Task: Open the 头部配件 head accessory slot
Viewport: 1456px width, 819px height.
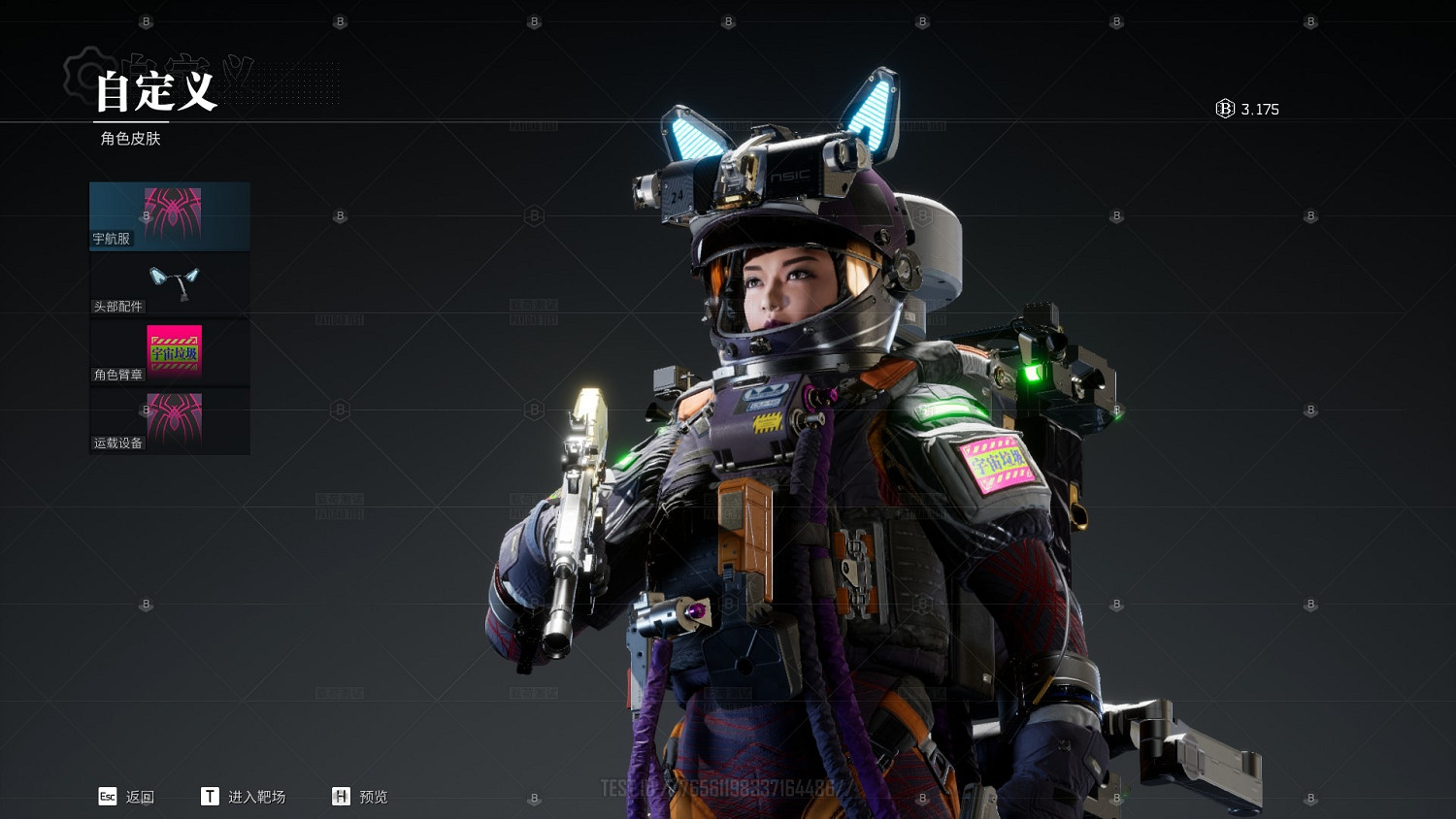Action: [x=170, y=284]
